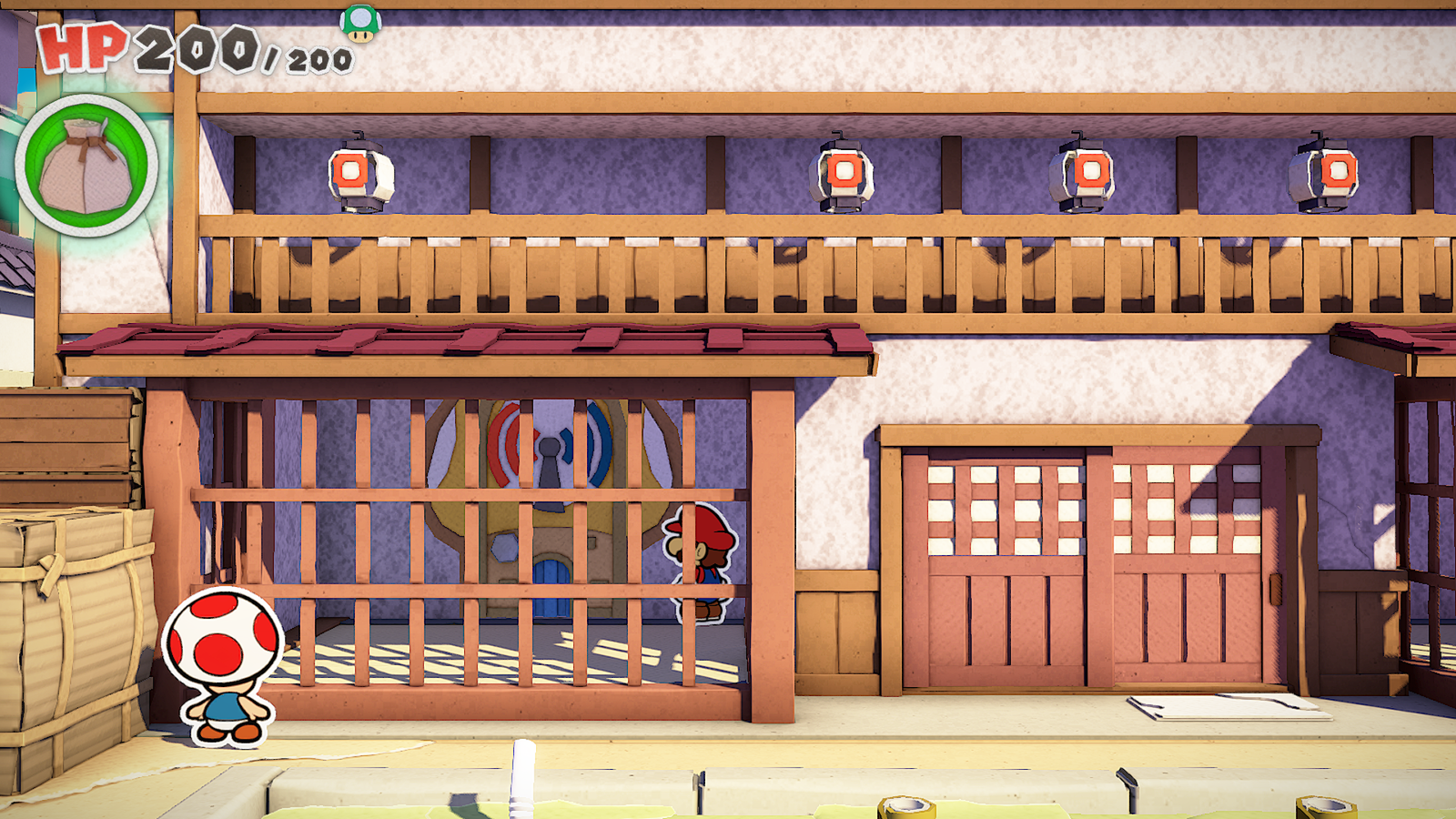This screenshot has width=1456, height=819.
Task: Click the stacked straw bale on the left
Action: [x=73, y=619]
